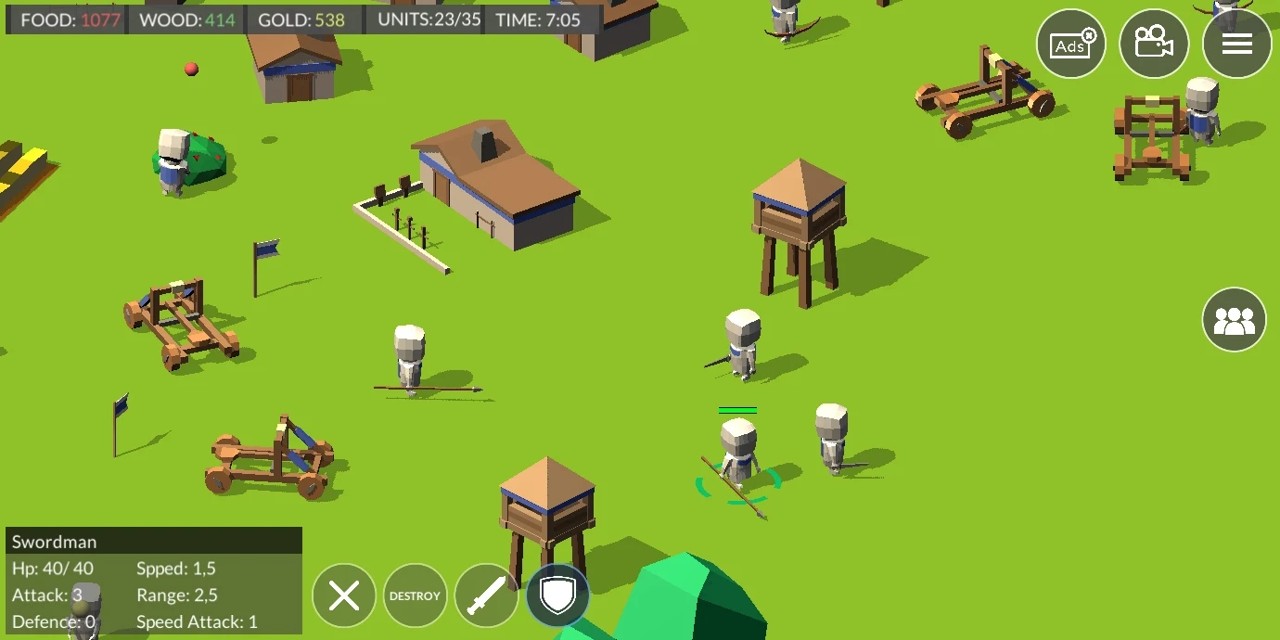Activate the shield defence stance
This screenshot has width=1280, height=640.
tap(558, 596)
